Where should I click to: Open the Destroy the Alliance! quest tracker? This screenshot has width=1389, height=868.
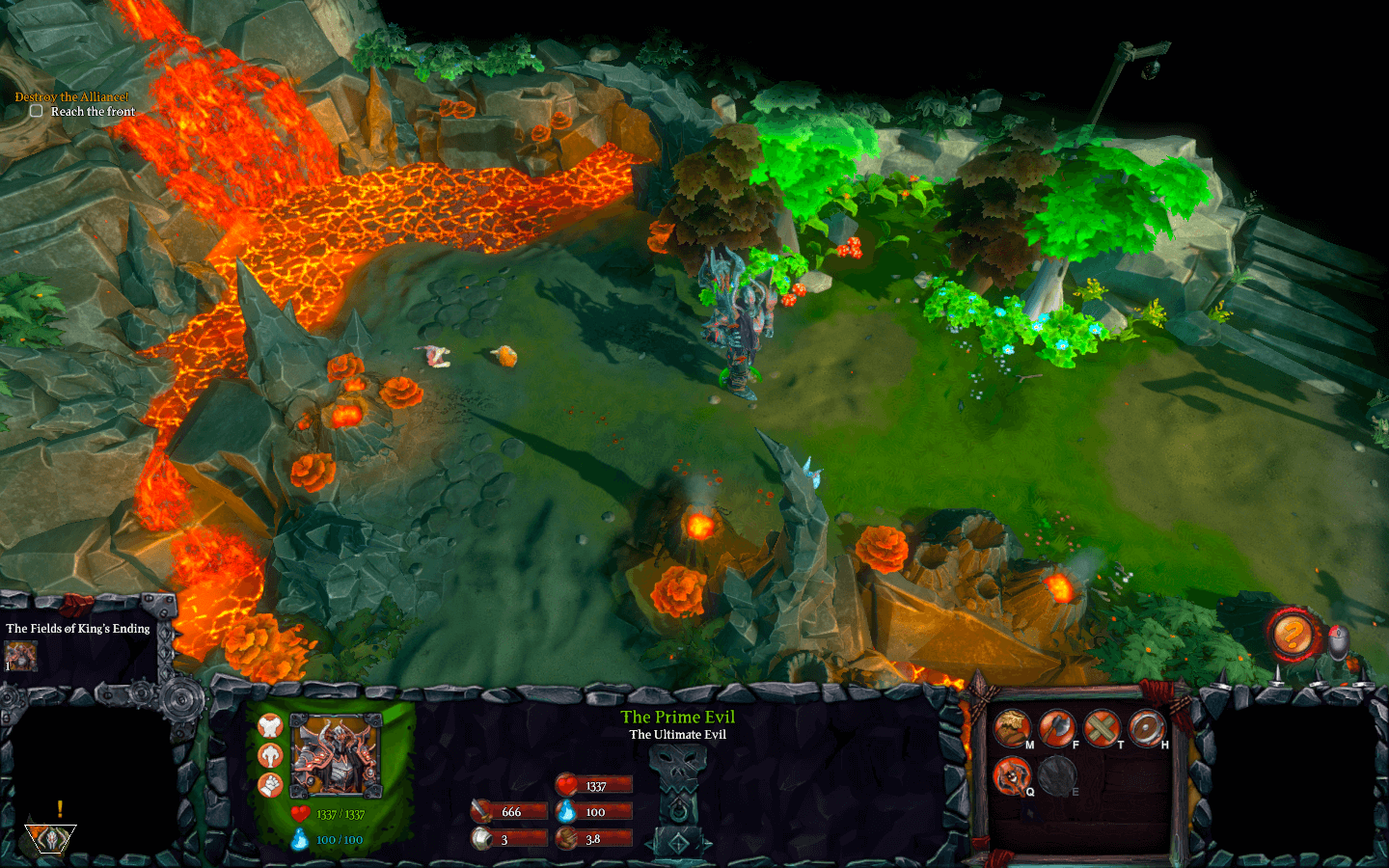(71, 96)
